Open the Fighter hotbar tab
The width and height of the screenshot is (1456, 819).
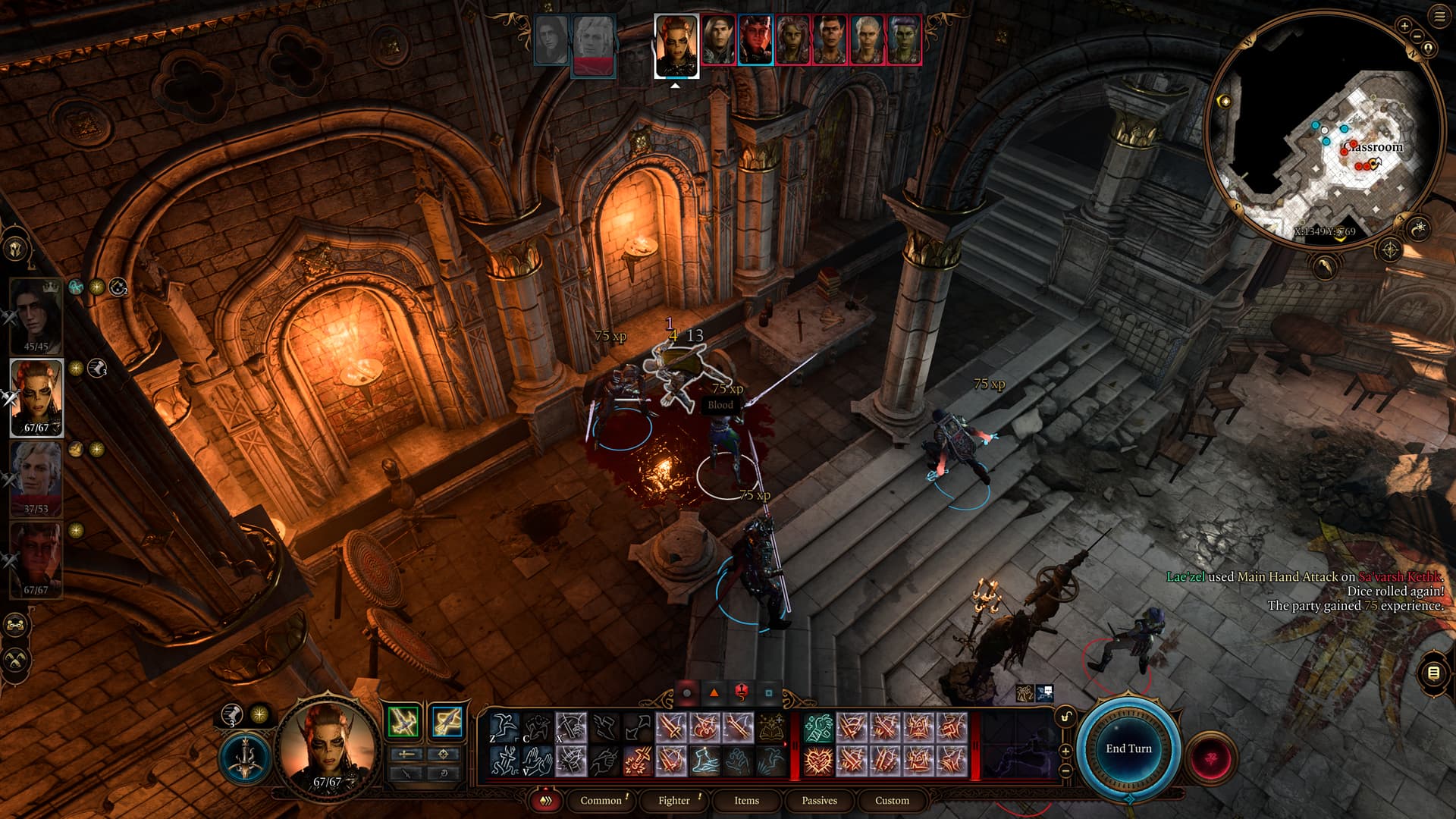(674, 800)
